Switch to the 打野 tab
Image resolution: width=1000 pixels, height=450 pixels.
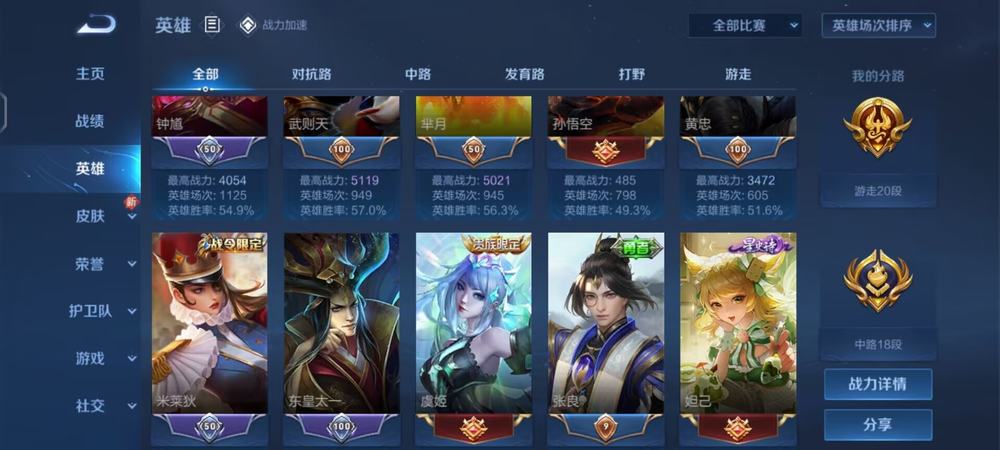tap(632, 74)
